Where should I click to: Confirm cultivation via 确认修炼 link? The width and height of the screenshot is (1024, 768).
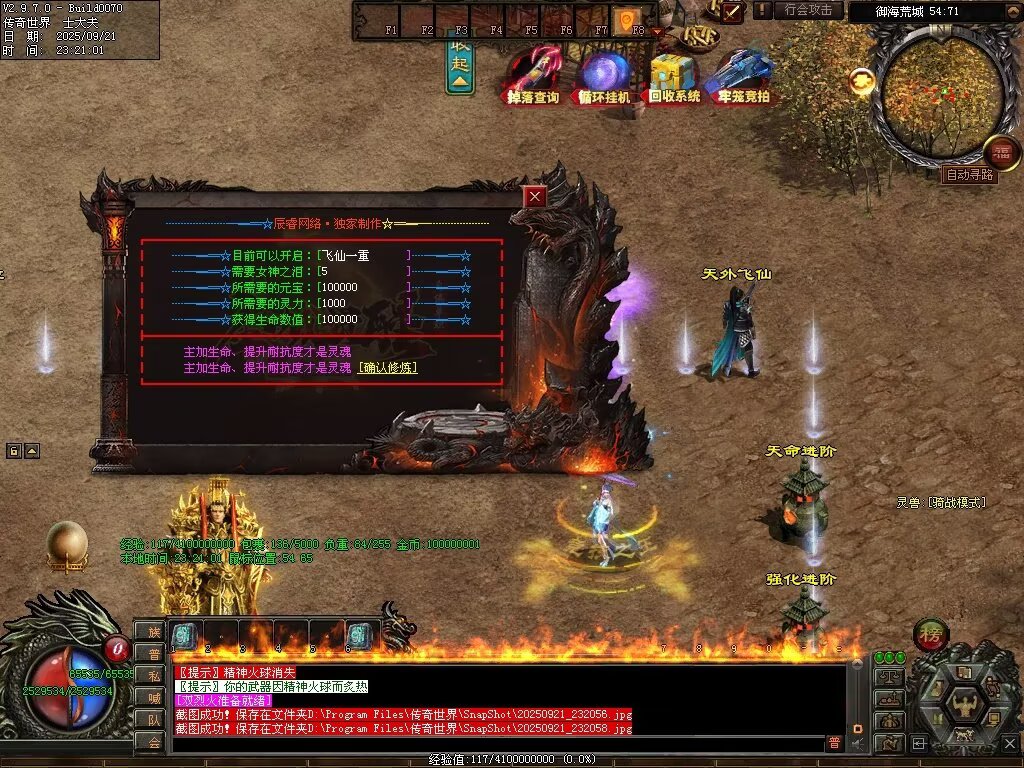[388, 368]
